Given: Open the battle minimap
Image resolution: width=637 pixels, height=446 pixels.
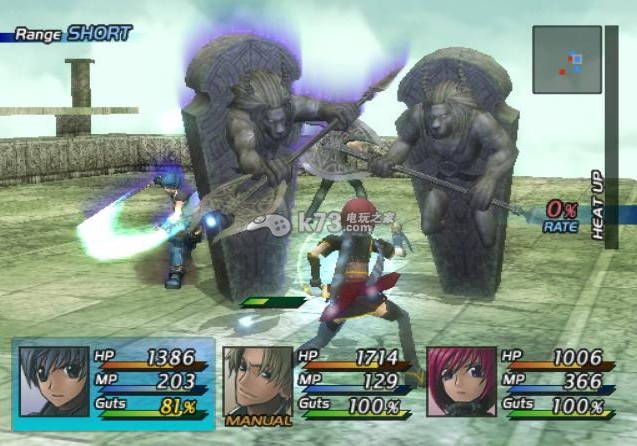Looking at the screenshot, I should point(566,59).
